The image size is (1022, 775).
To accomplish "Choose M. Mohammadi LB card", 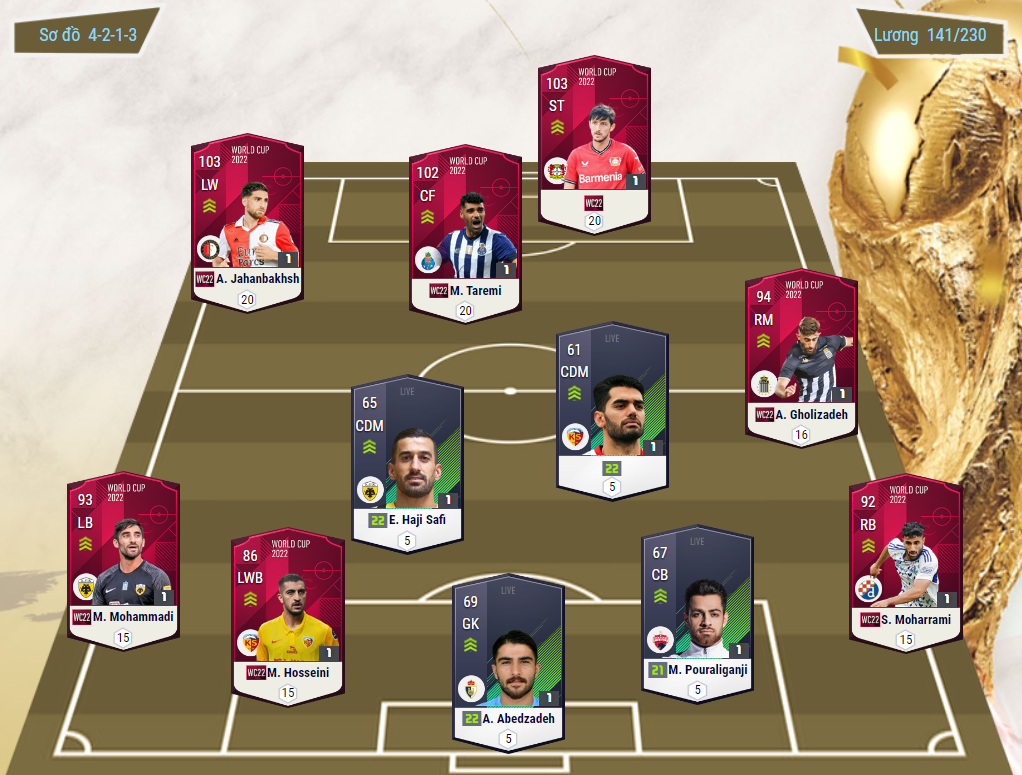I will coord(123,555).
